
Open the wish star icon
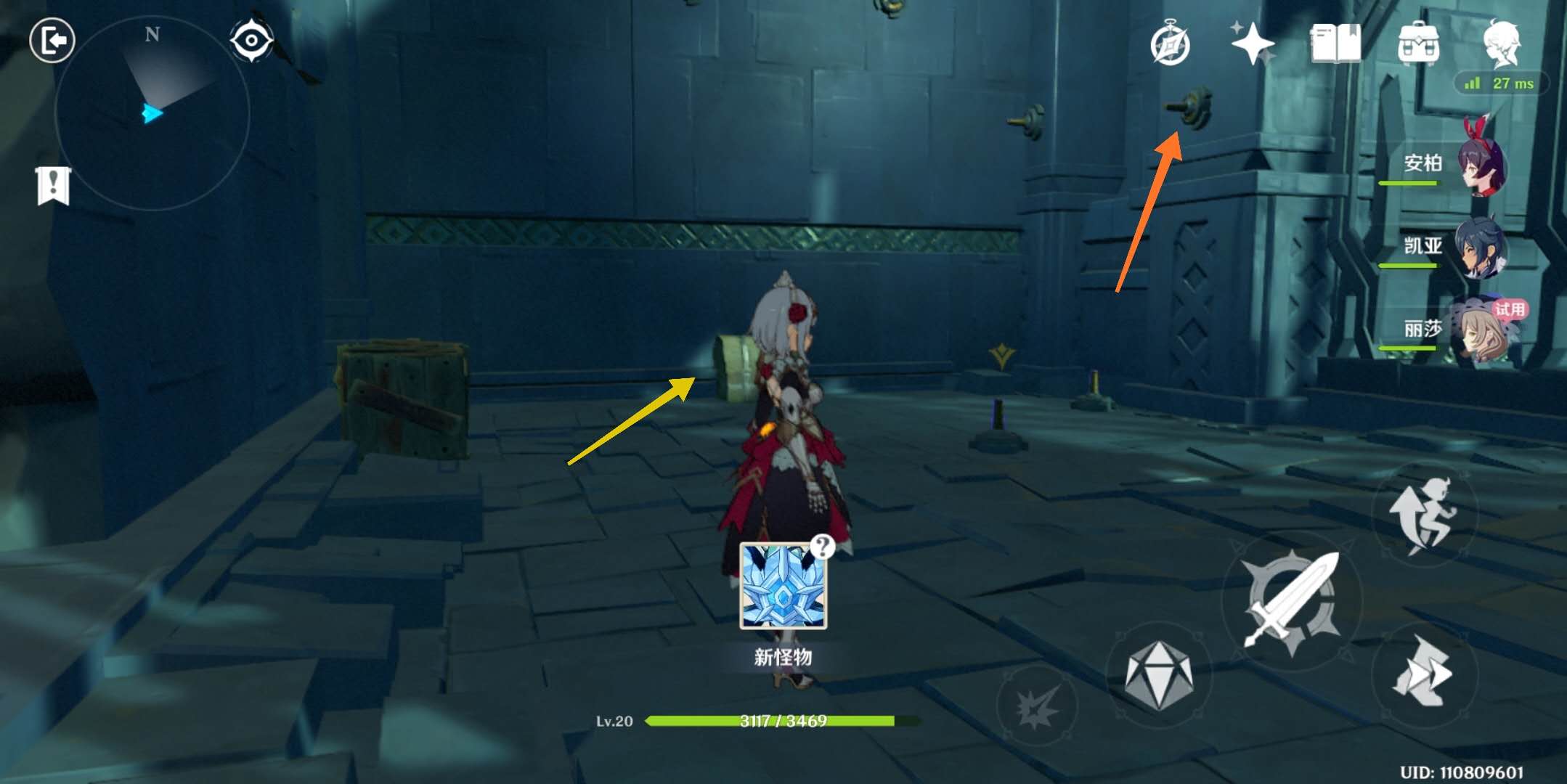click(1252, 43)
